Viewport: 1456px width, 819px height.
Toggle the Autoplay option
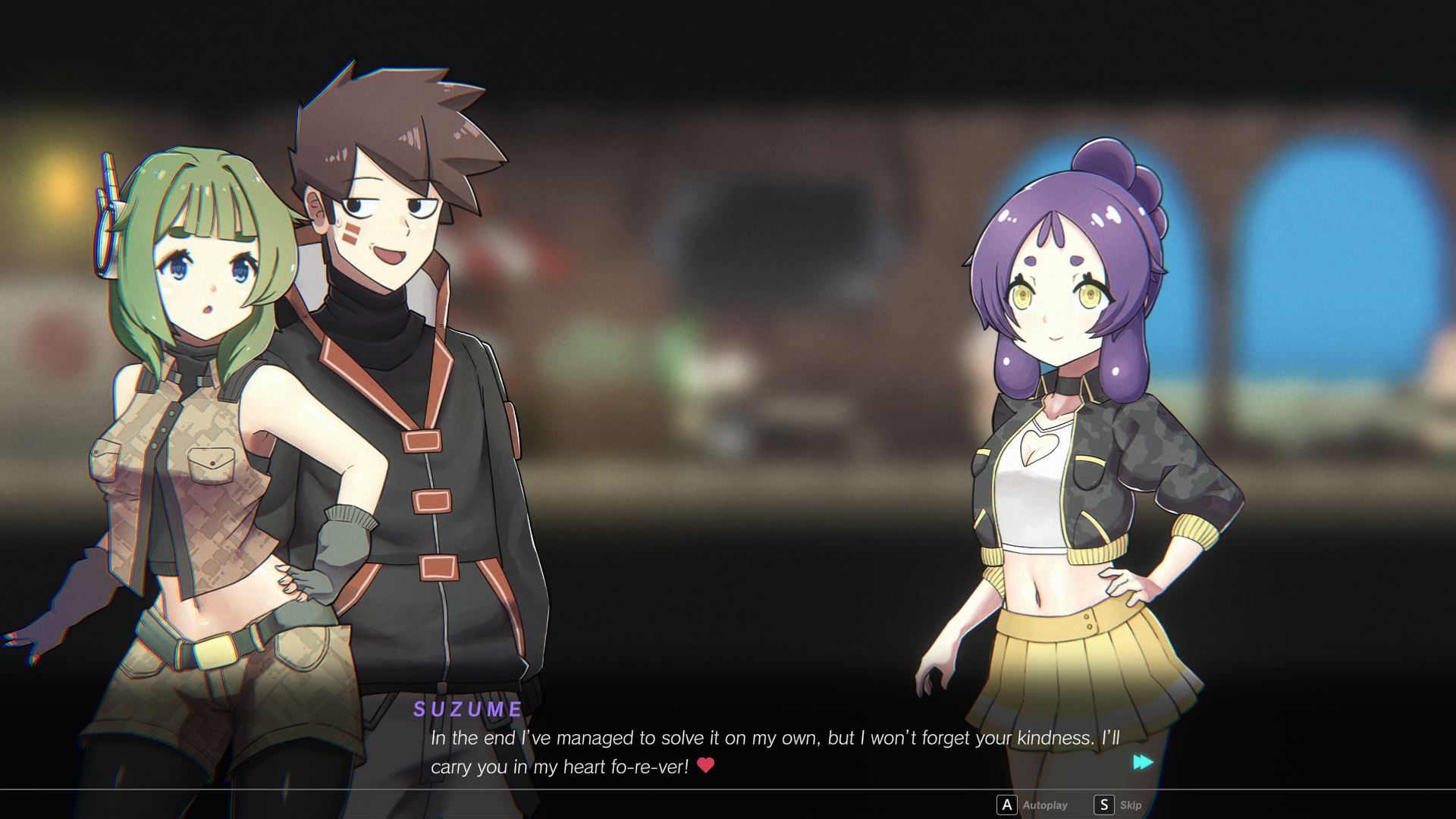1033,805
